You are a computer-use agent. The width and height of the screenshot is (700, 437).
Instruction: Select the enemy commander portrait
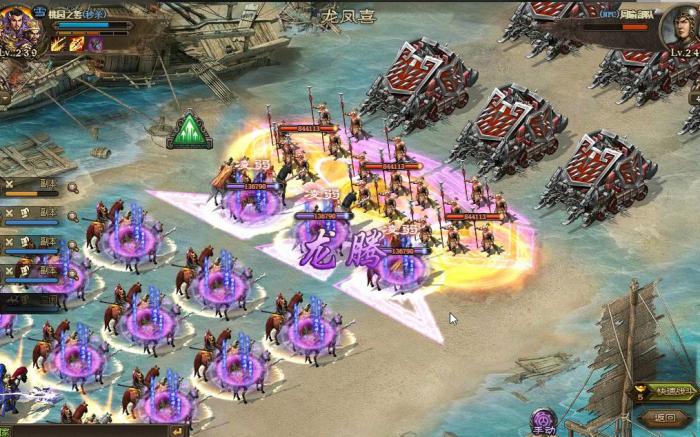[x=680, y=27]
